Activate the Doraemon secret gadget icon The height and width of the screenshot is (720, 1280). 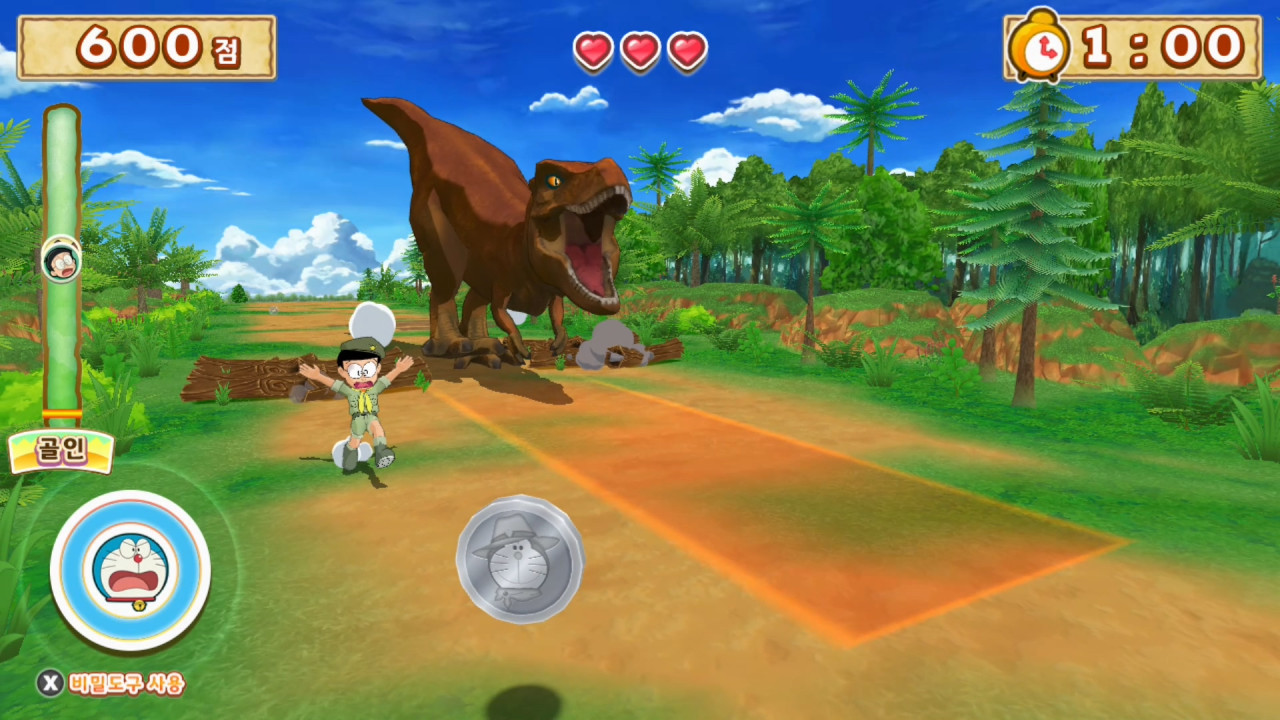(x=130, y=570)
